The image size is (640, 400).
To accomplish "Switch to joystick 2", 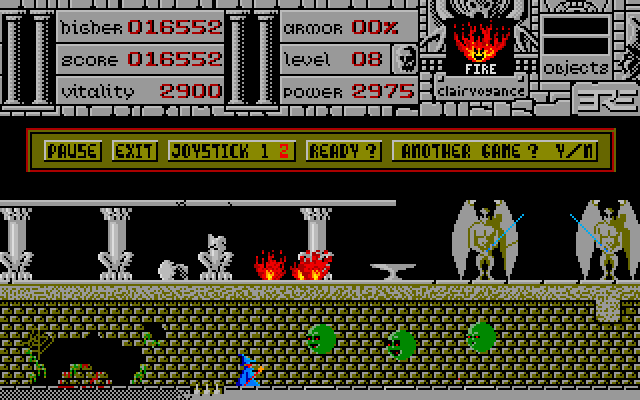I will [284, 151].
